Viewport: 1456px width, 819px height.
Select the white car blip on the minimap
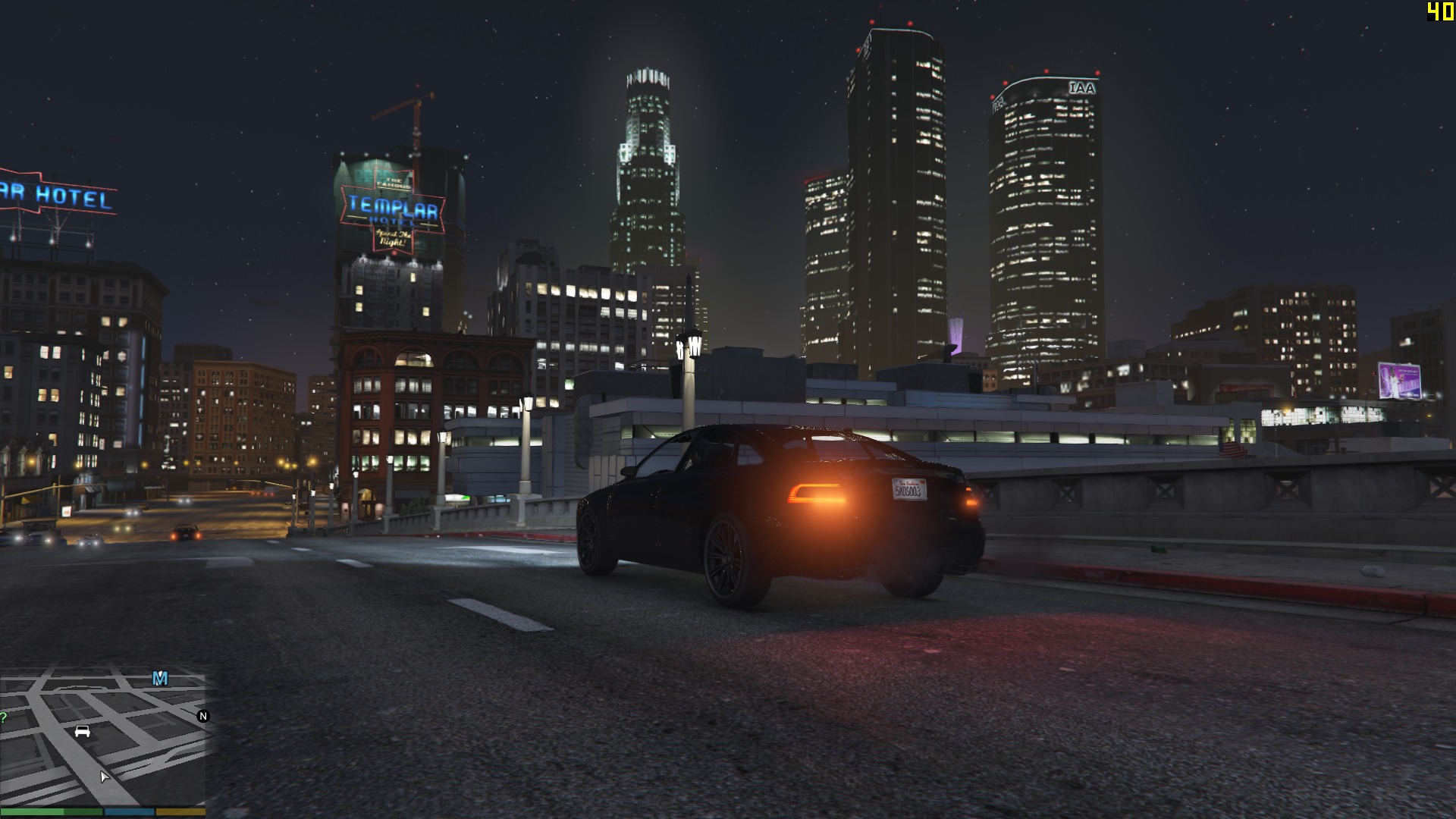(82, 732)
